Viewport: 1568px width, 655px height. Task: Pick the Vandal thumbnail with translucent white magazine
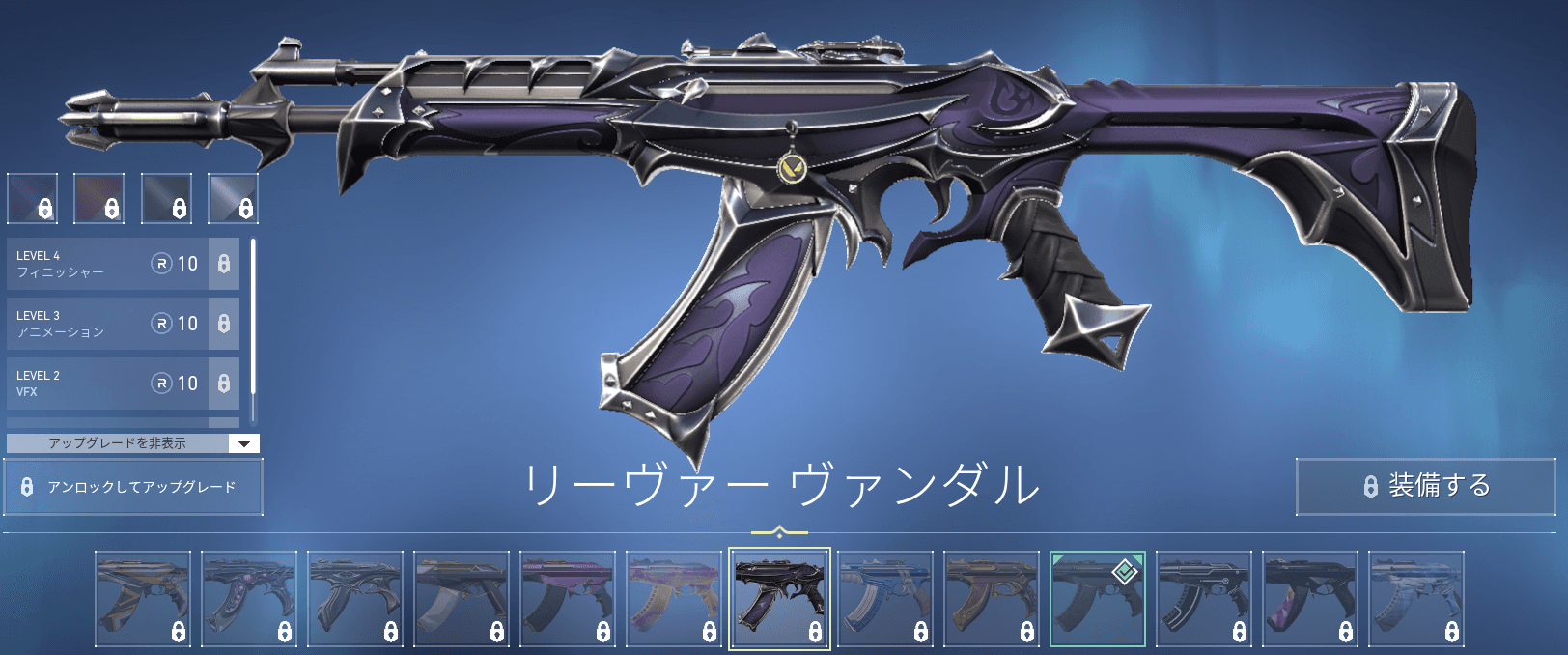point(461,598)
